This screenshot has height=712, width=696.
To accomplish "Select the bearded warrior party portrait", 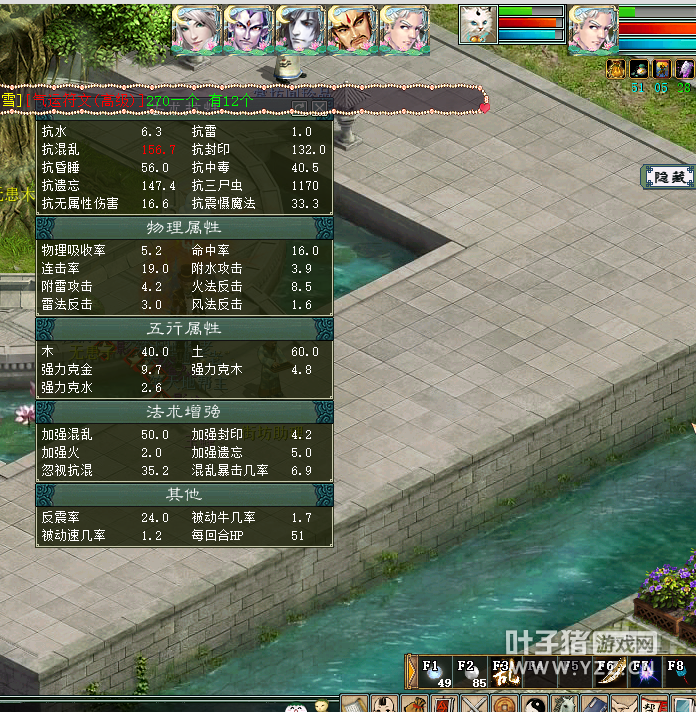I will click(352, 30).
